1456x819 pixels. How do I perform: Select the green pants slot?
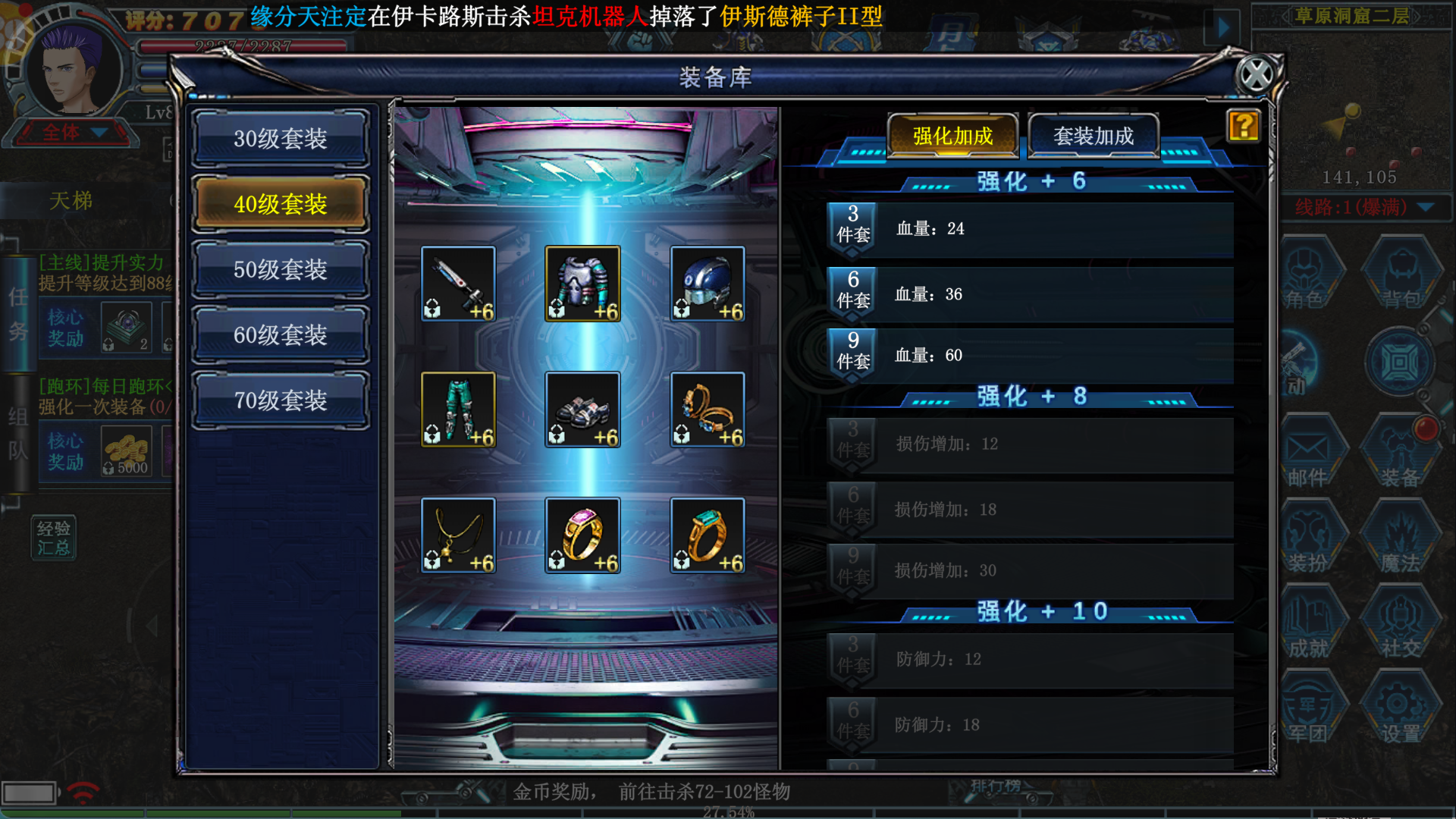click(458, 409)
